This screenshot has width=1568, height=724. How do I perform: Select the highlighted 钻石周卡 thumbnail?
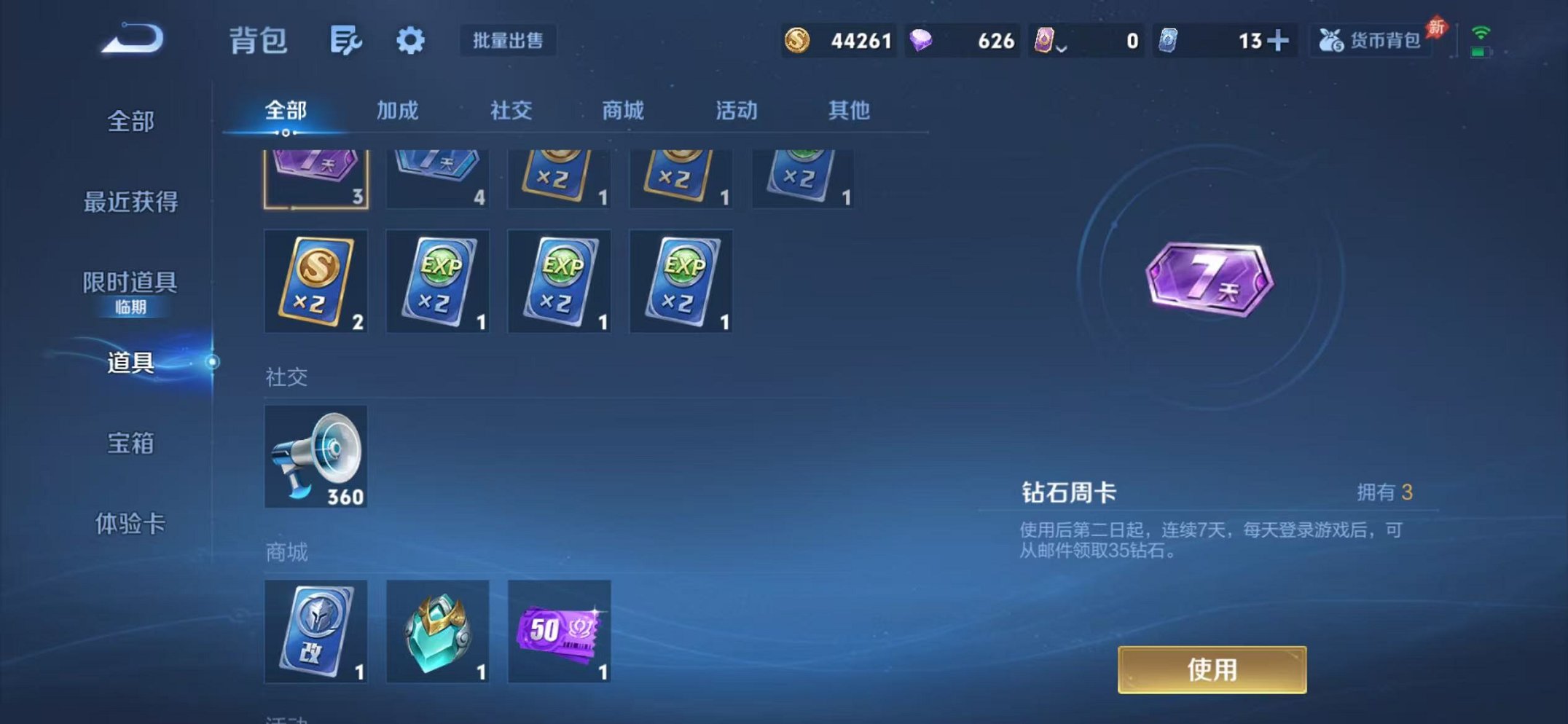[x=315, y=175]
